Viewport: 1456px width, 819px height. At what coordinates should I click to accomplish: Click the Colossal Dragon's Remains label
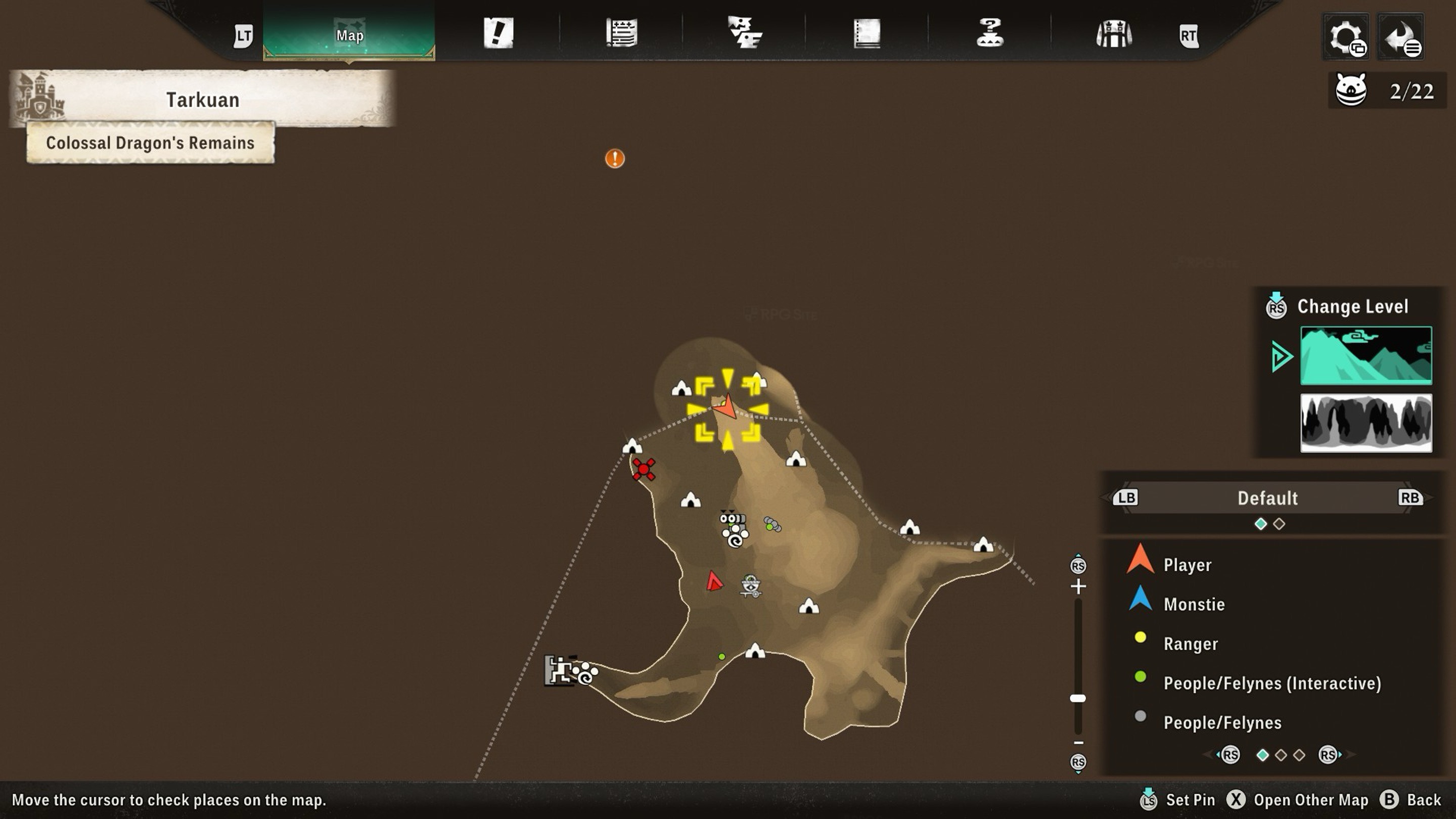[x=150, y=143]
